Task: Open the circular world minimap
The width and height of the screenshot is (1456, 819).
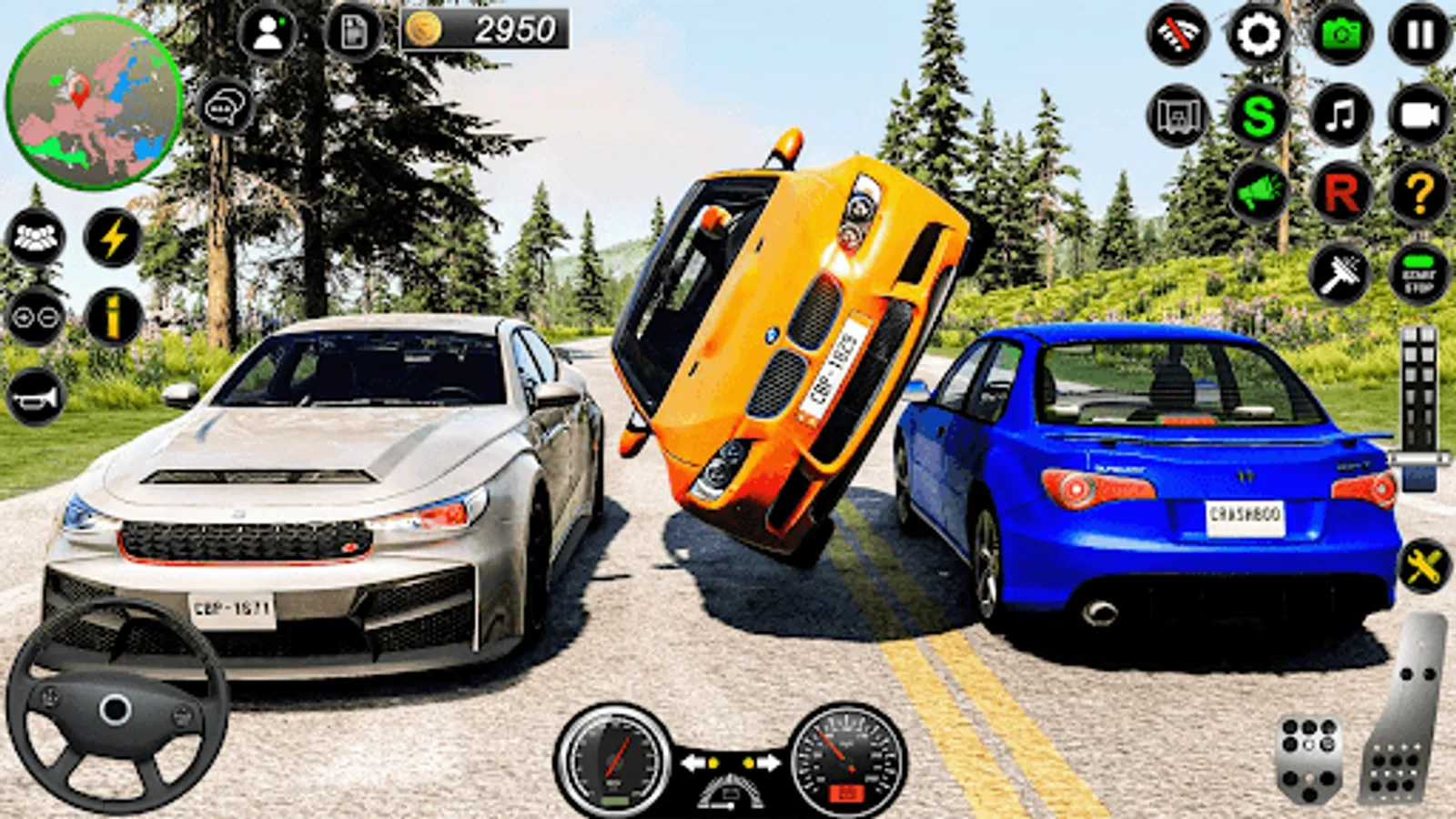Action: tap(94, 102)
